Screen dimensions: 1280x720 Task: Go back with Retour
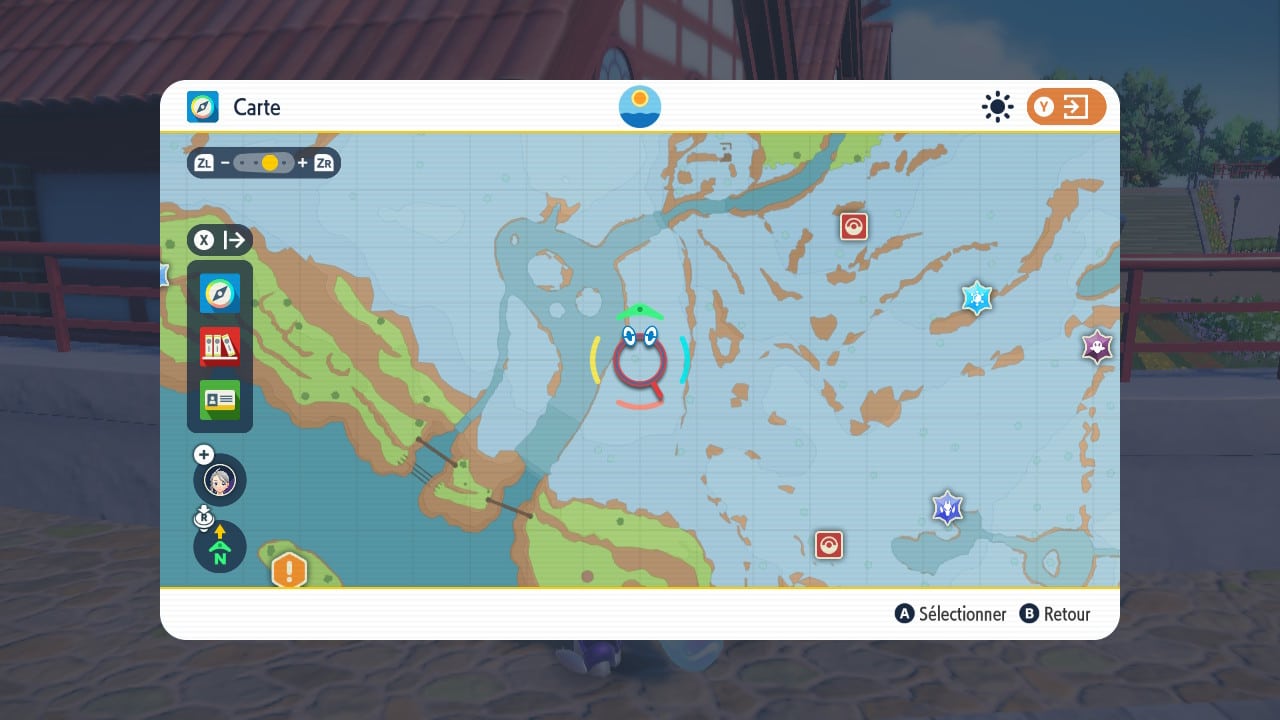1055,614
